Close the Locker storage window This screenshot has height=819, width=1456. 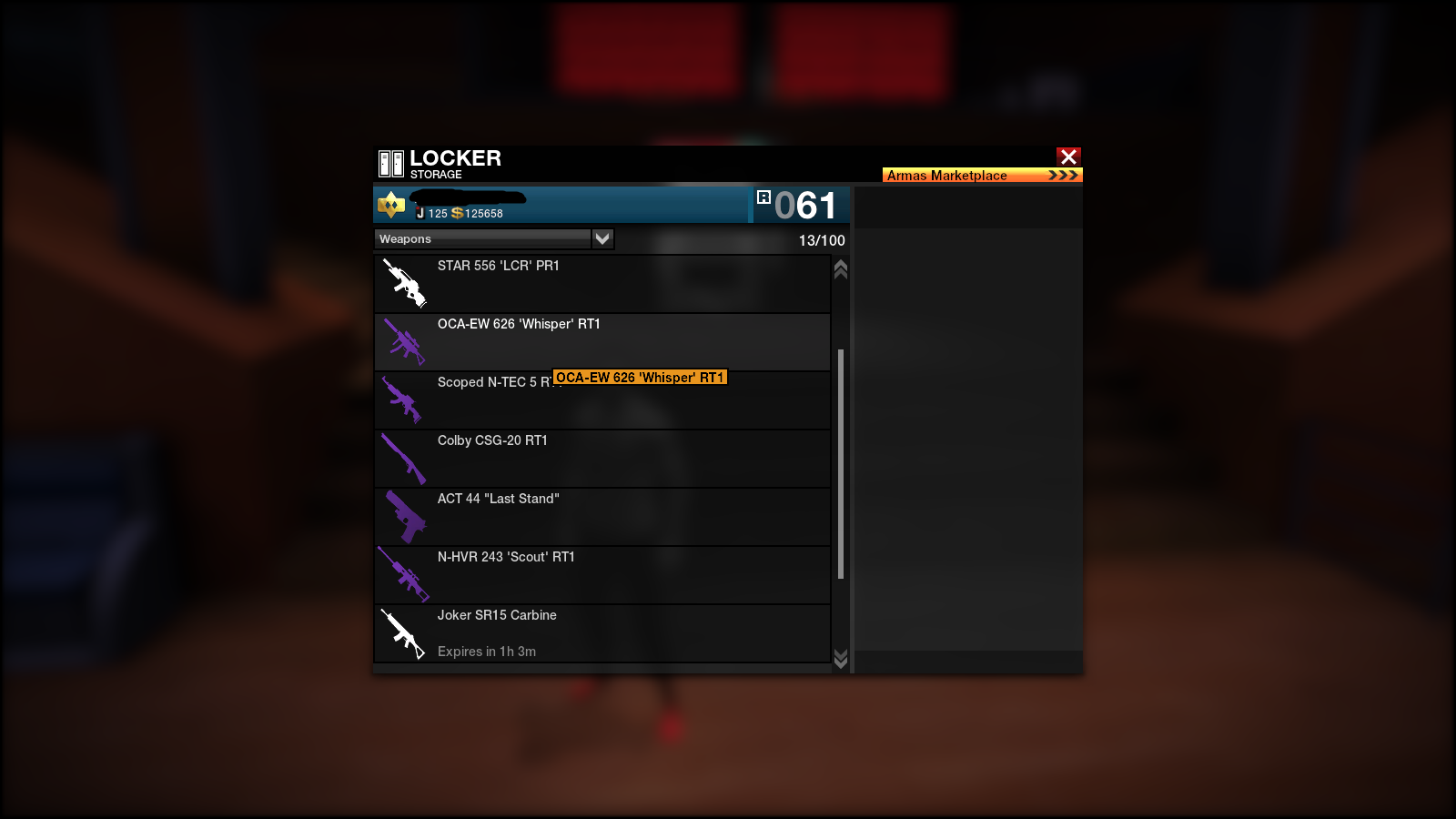[1068, 157]
